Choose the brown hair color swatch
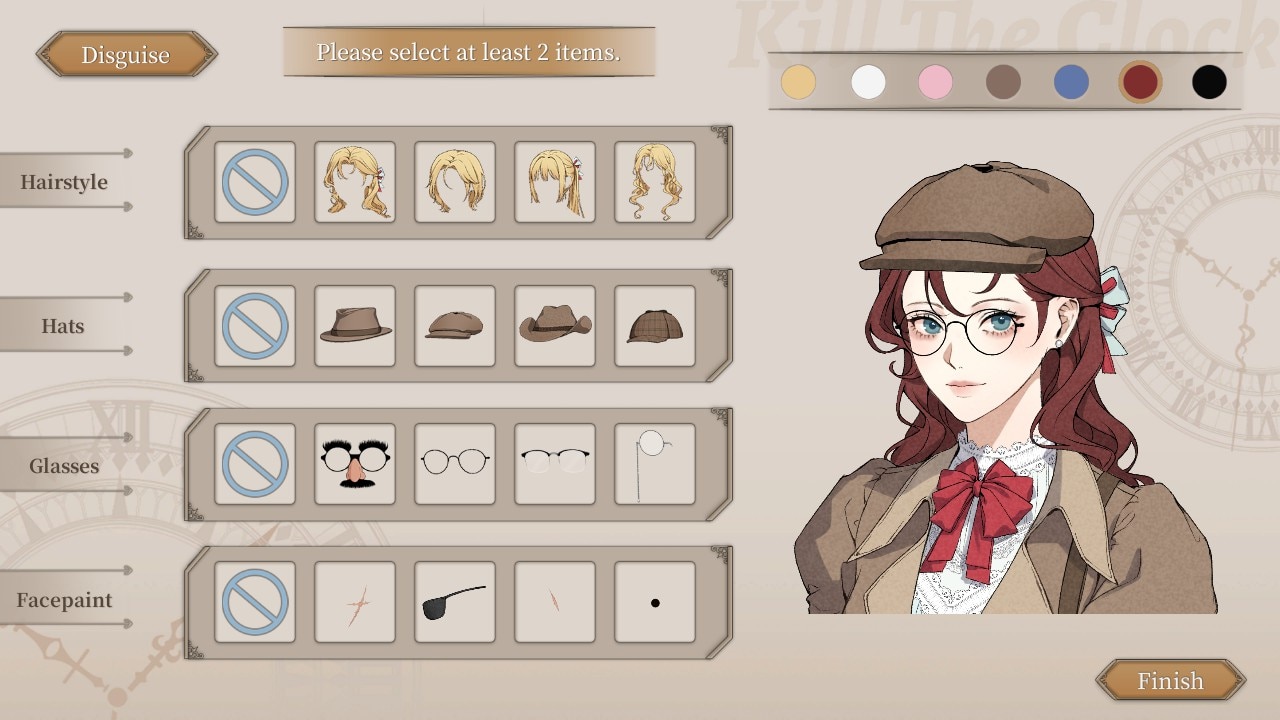Viewport: 1280px width, 720px height. pos(1003,82)
